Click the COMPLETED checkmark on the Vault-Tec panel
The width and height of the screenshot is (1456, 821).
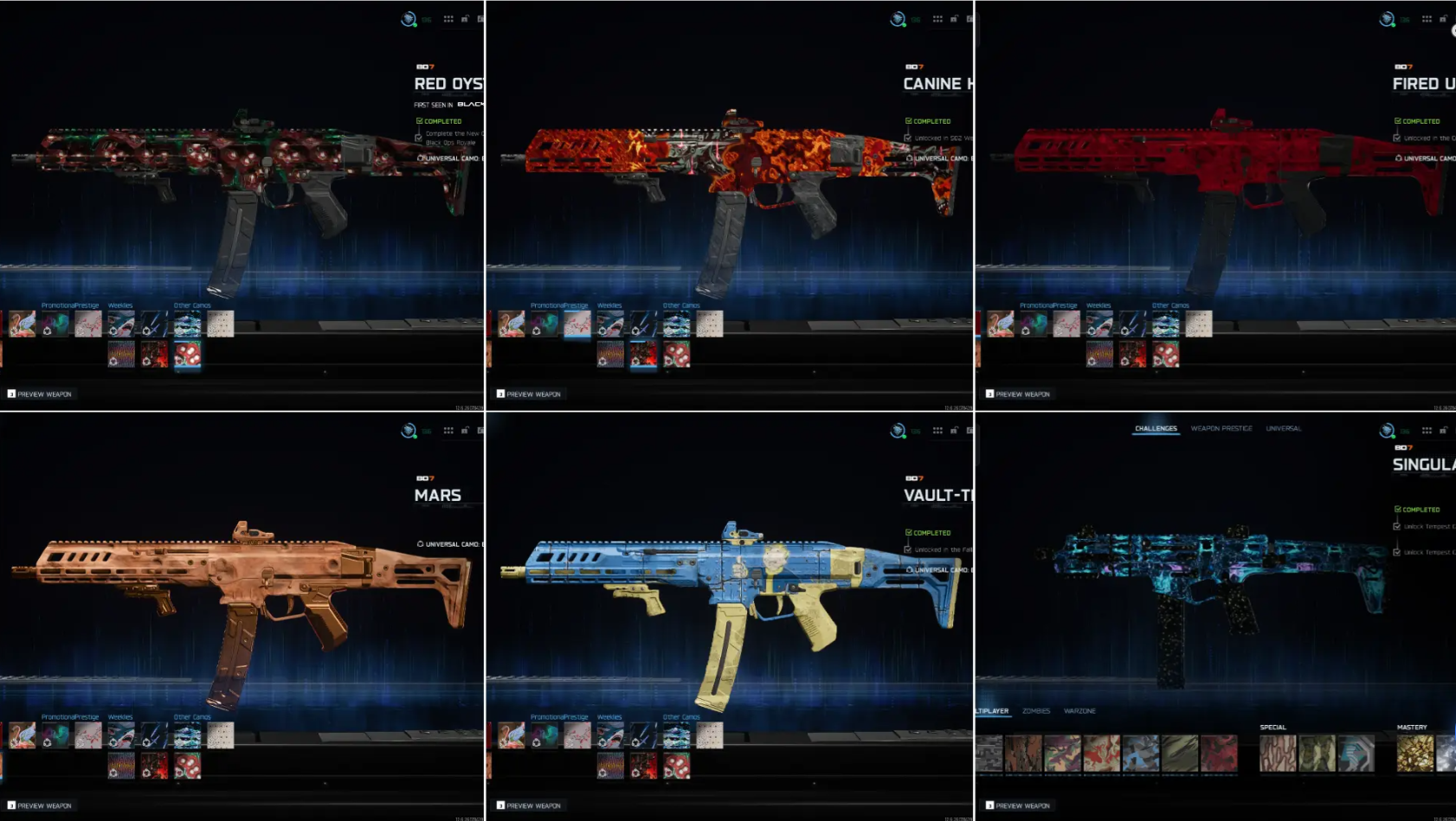(x=909, y=532)
